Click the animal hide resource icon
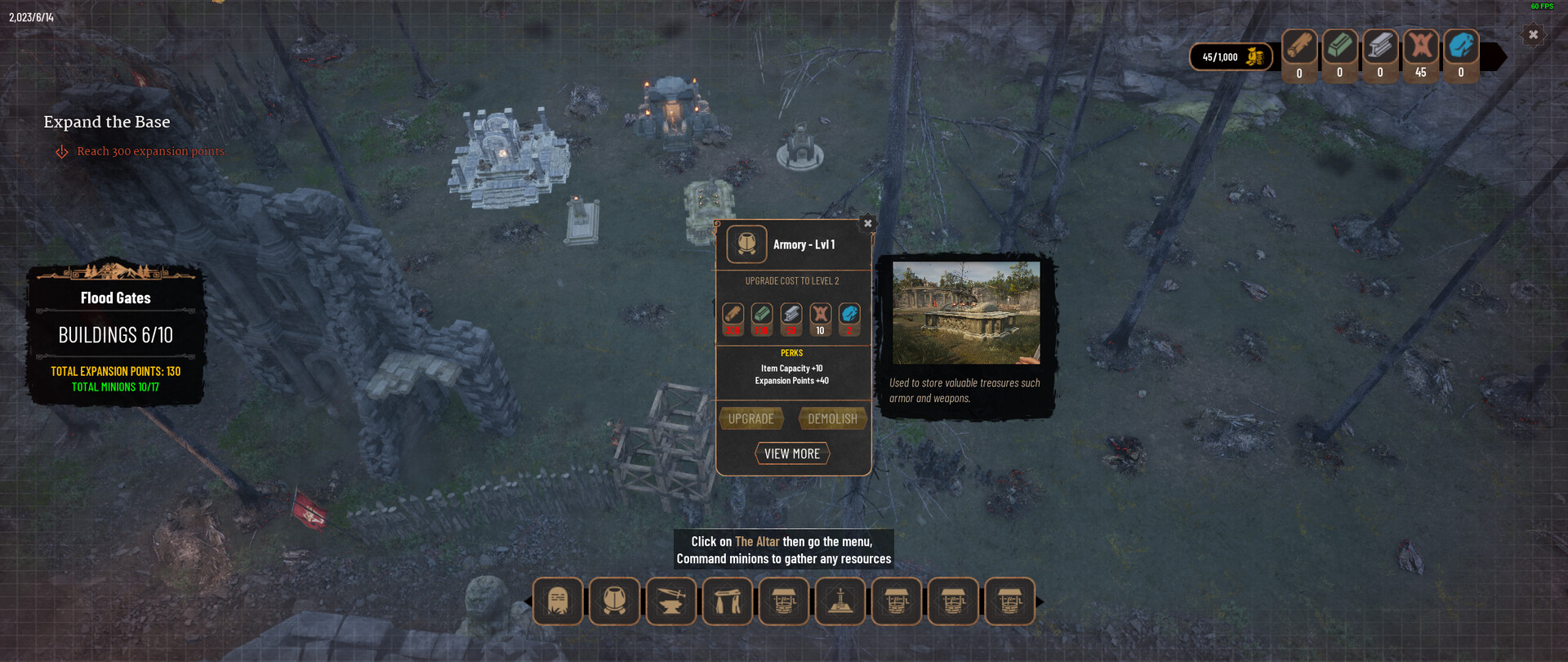Image resolution: width=1568 pixels, height=662 pixels. point(1421,47)
